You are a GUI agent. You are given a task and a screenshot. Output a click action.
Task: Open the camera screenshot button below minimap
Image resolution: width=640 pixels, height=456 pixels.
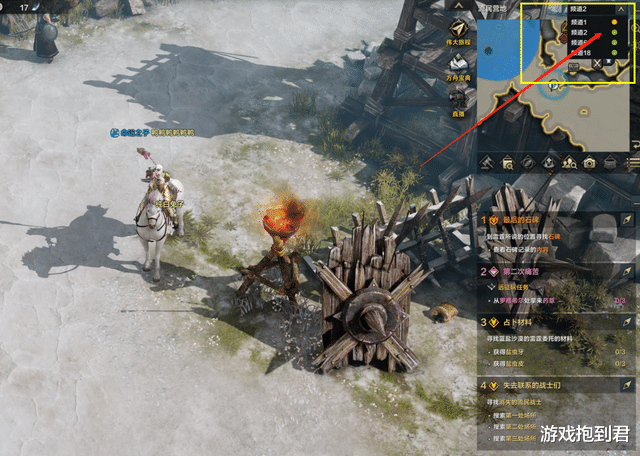click(590, 162)
